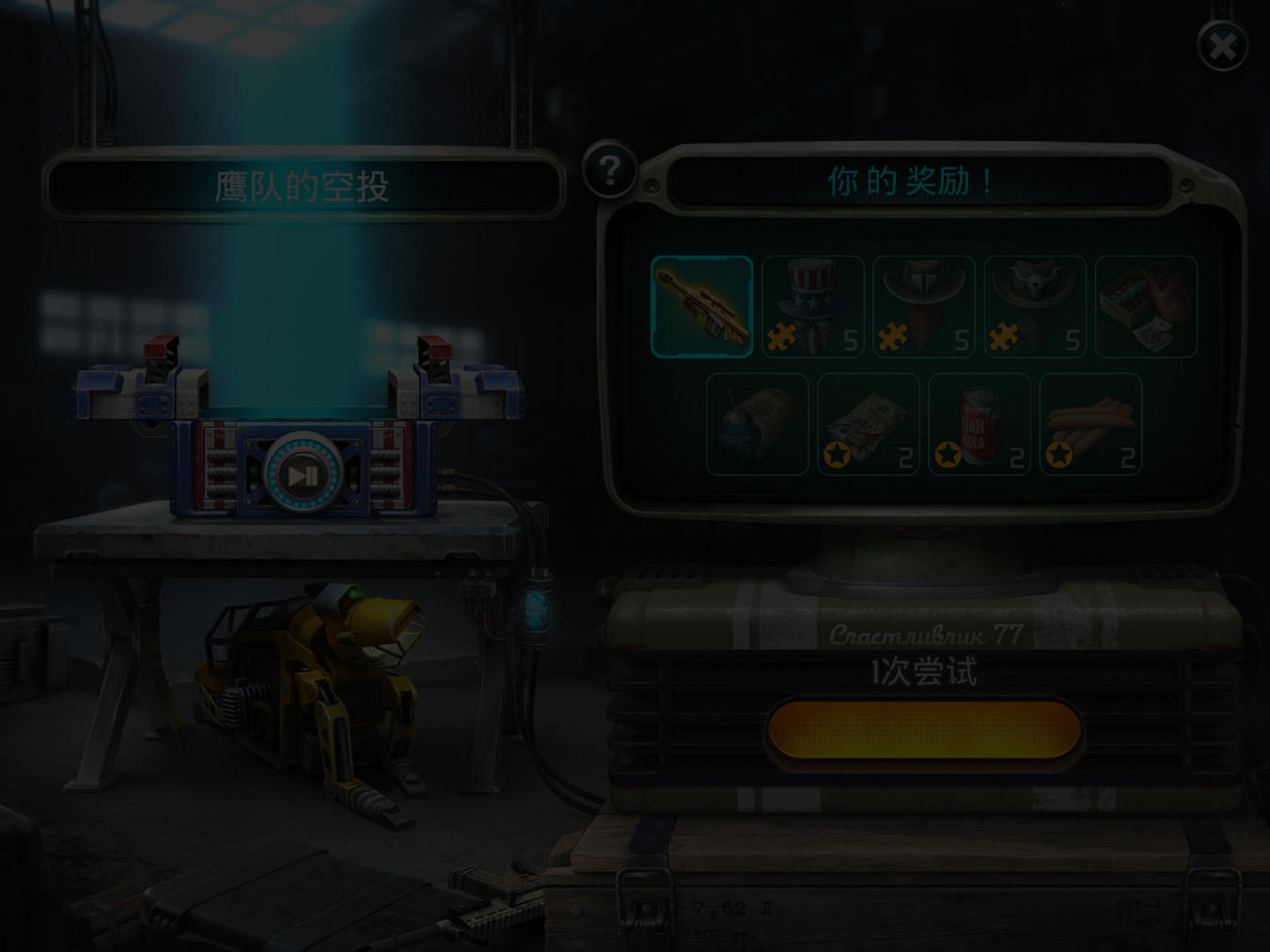This screenshot has height=952, width=1270.
Task: Click the puzzle piece badge on the hat
Action: coord(783,336)
